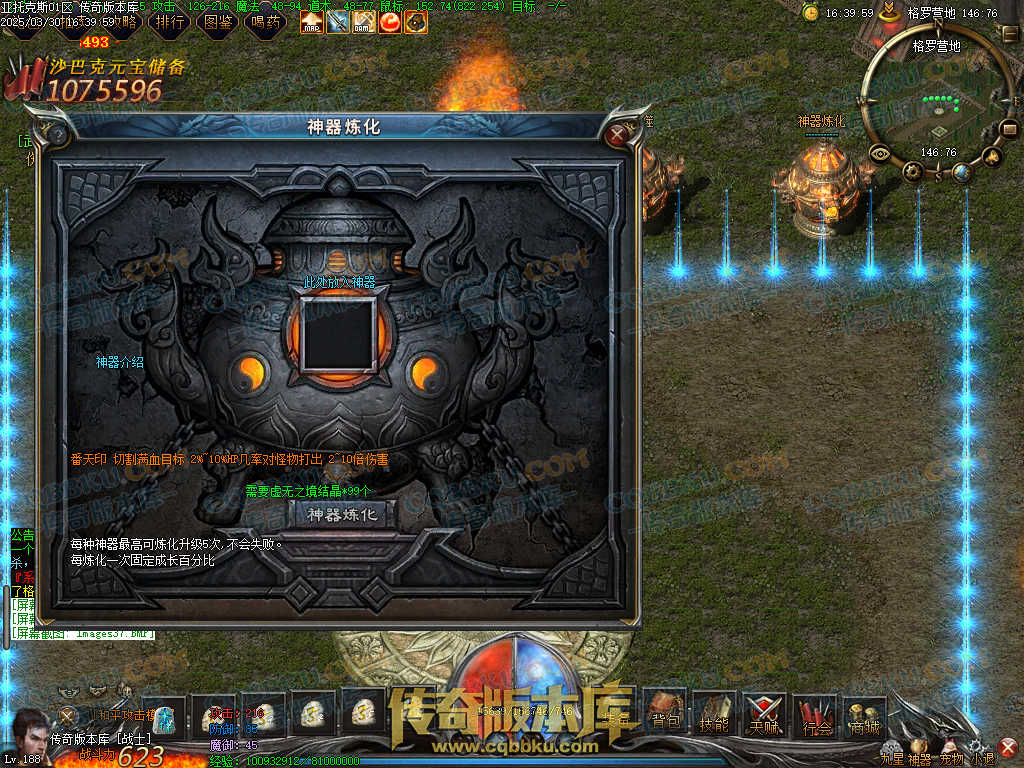Open the 图鉴 codex menu
1024x768 pixels.
(x=219, y=21)
